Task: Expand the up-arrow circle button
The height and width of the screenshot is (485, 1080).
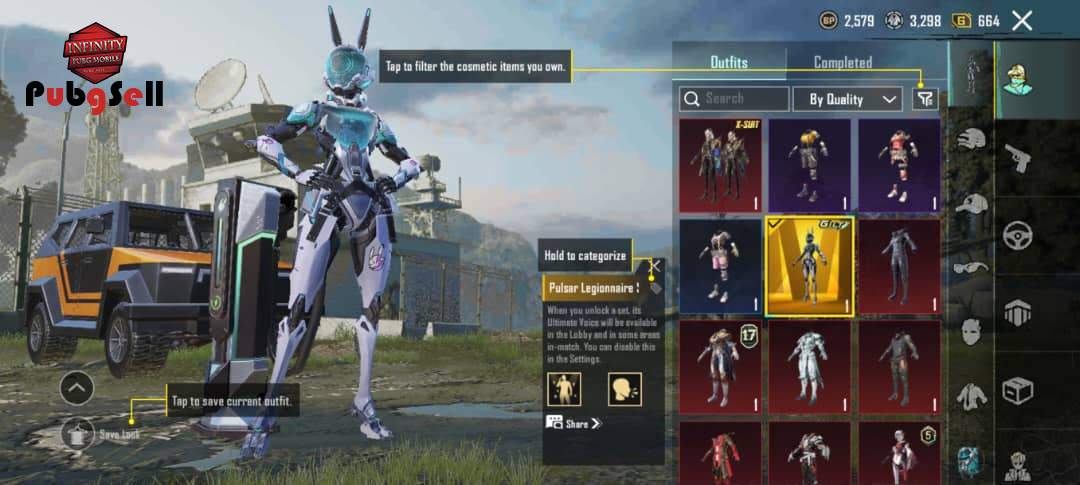Action: [x=78, y=387]
